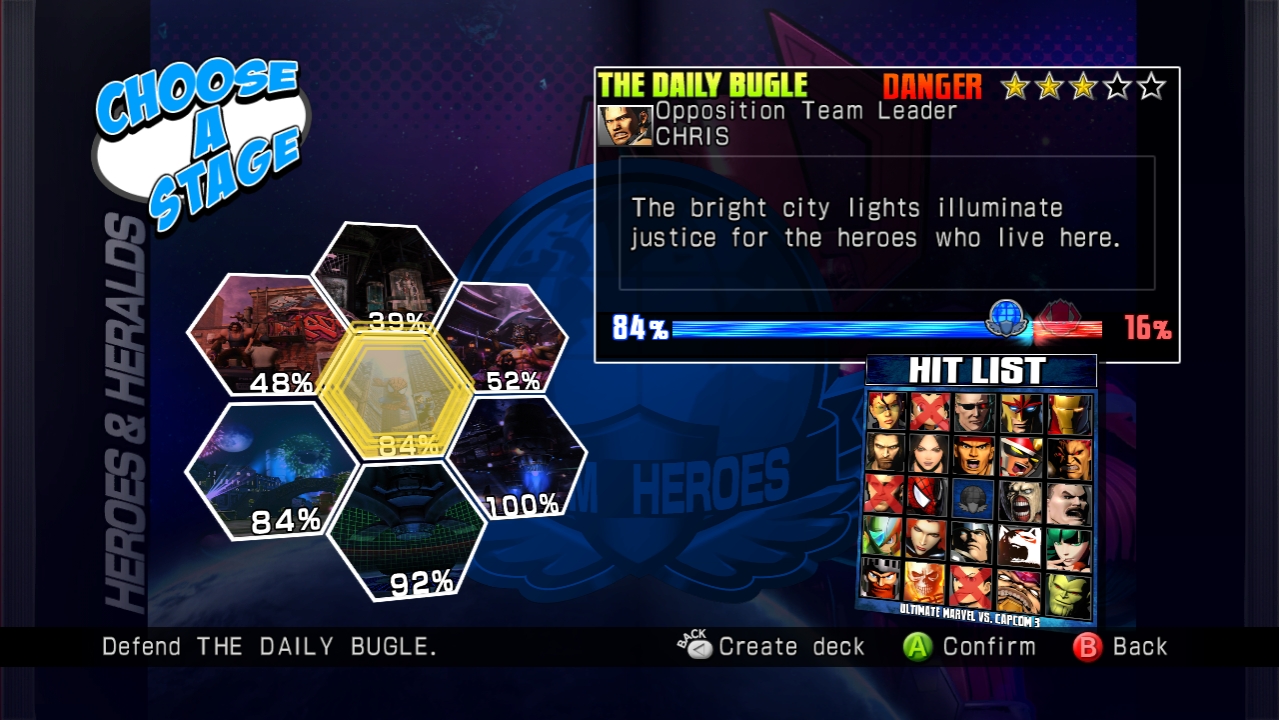Viewport: 1280px width, 720px height.
Task: Toggle the crossed-out portrait next to Wesker
Action: pyautogui.click(x=927, y=410)
